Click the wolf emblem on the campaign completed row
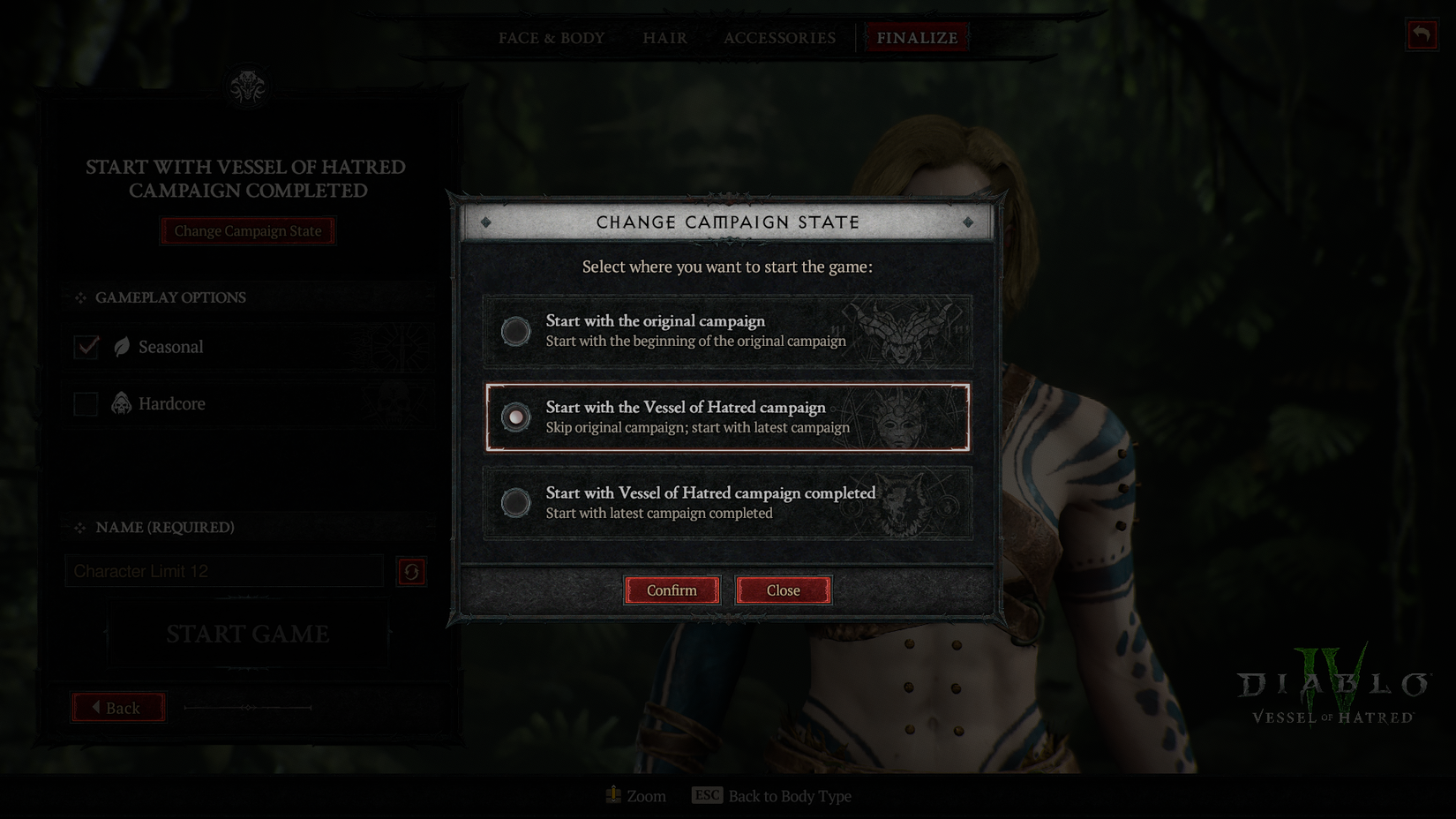Viewport: 1456px width, 819px height. (902, 505)
